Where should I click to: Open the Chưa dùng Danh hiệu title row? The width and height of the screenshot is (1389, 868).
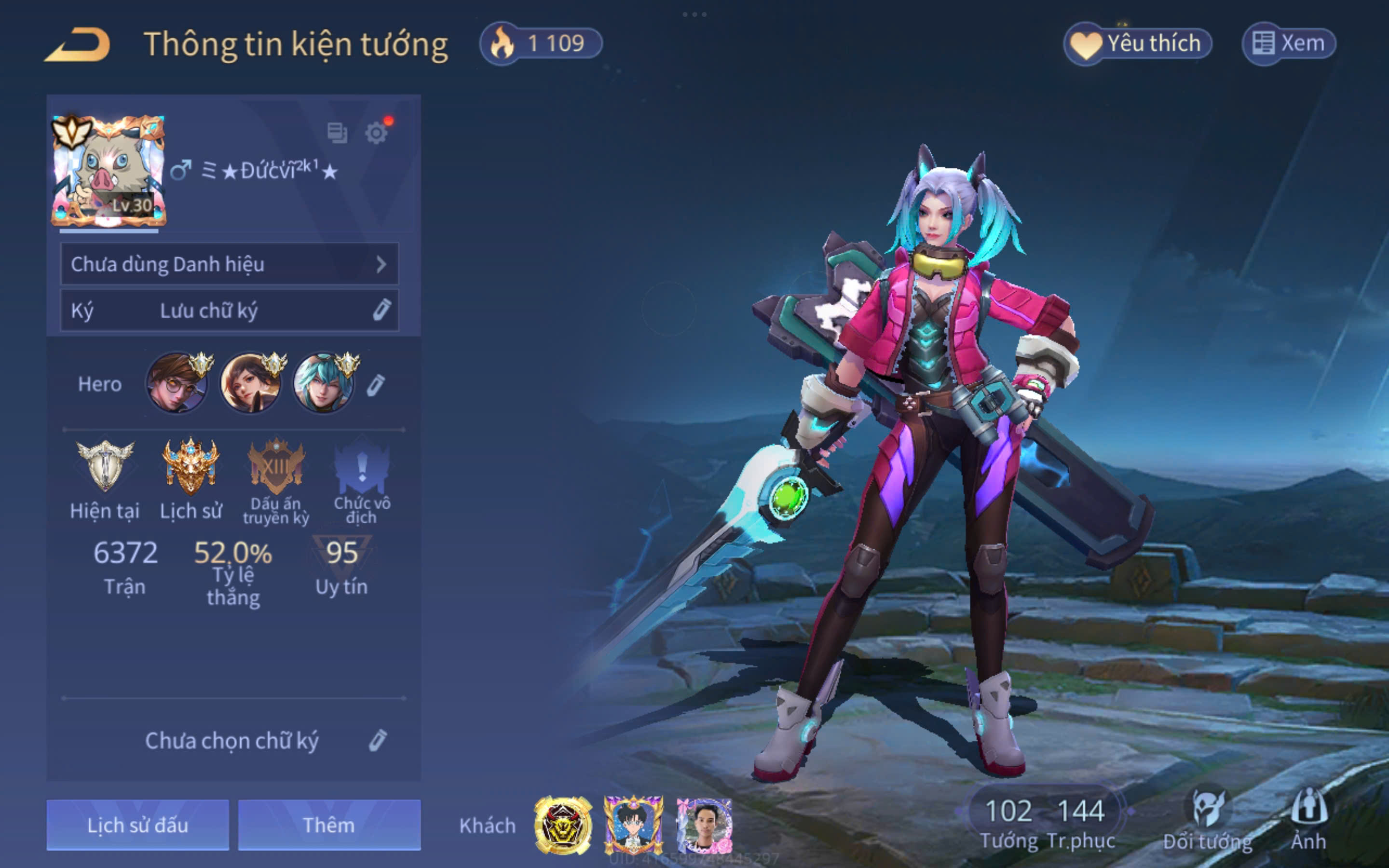click(229, 264)
